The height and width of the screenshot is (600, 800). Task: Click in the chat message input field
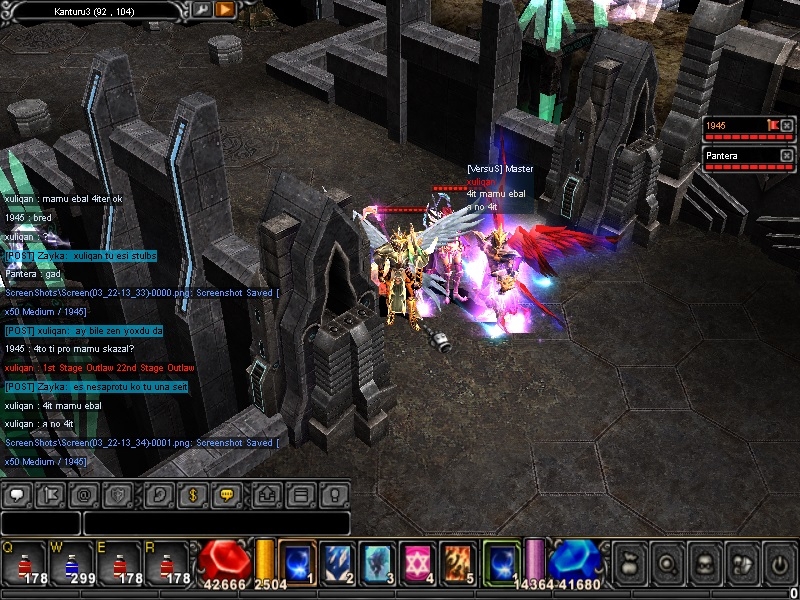pos(216,523)
